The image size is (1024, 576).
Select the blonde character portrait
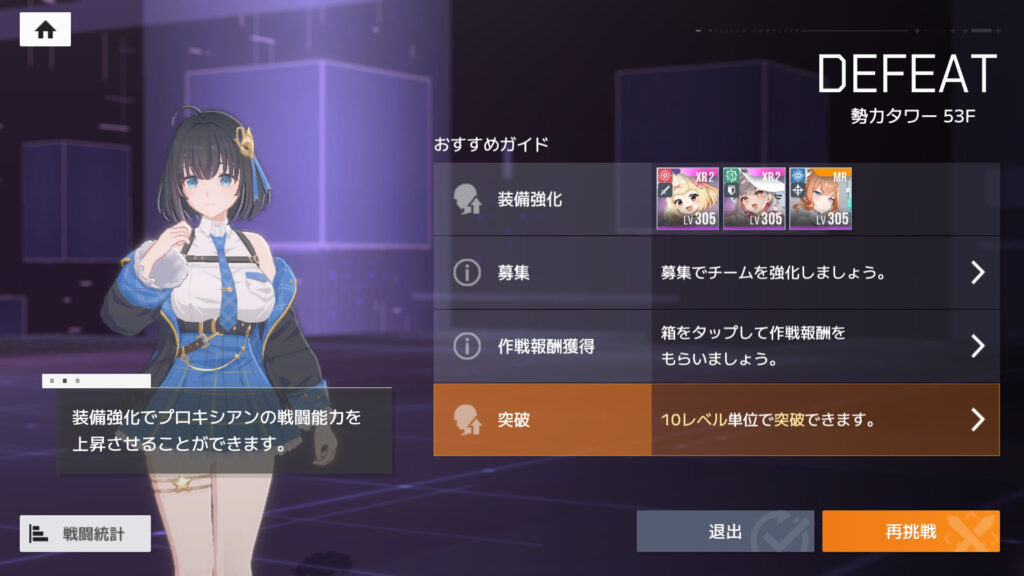[687, 199]
